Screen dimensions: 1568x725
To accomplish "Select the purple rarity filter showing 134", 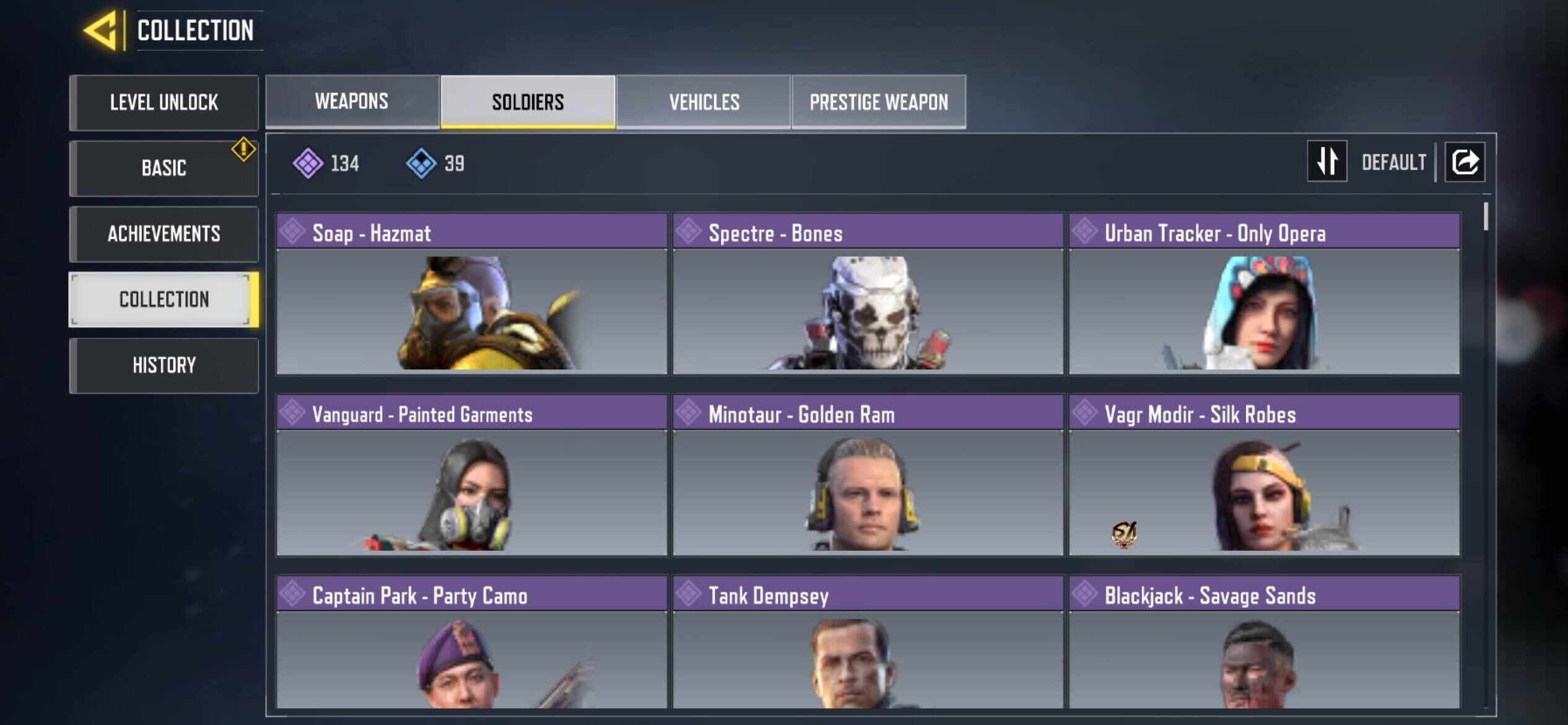I will coord(327,164).
